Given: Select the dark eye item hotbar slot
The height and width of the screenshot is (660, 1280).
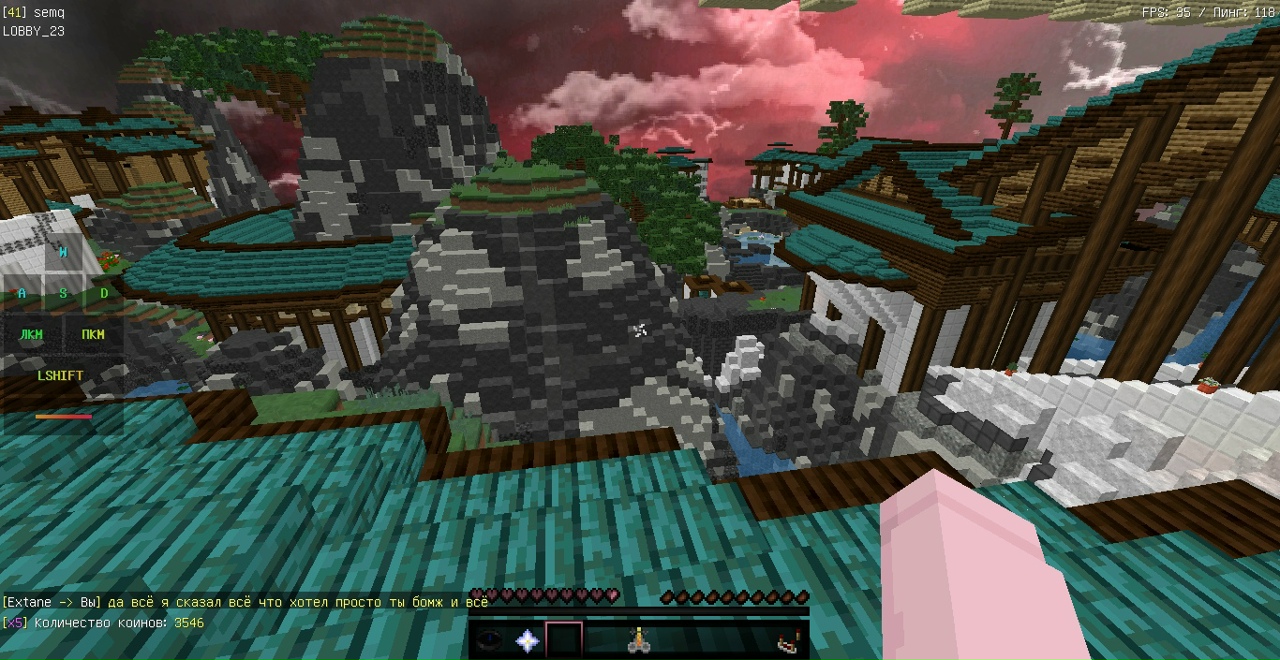Looking at the screenshot, I should click(490, 641).
